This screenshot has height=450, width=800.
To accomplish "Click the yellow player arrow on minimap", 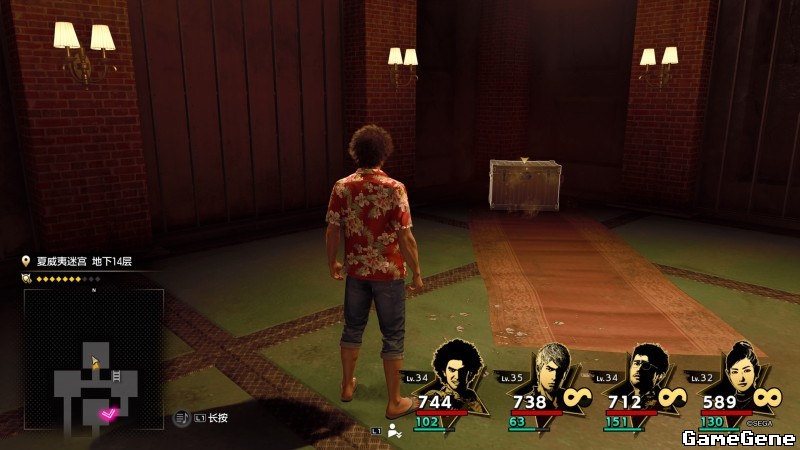I will [x=94, y=361].
